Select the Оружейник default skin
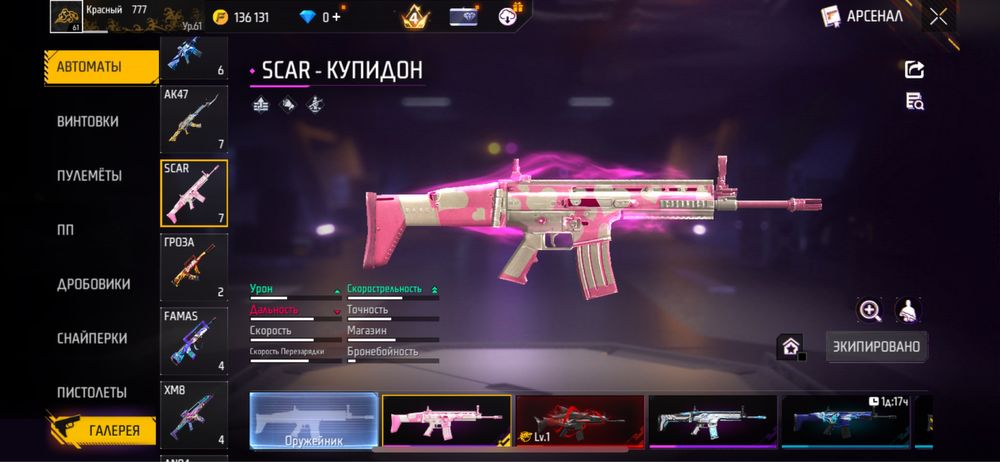Viewport: 1000px width, 462px height. (314, 420)
